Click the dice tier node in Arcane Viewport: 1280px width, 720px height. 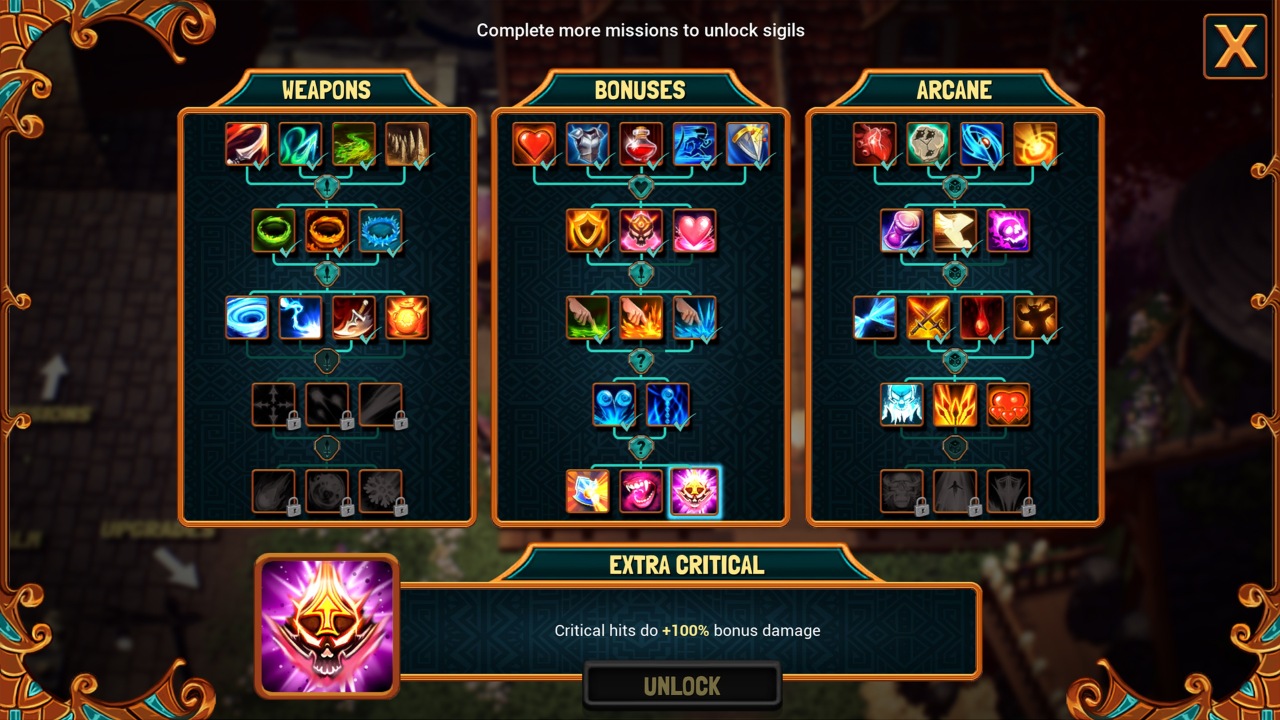(x=954, y=185)
